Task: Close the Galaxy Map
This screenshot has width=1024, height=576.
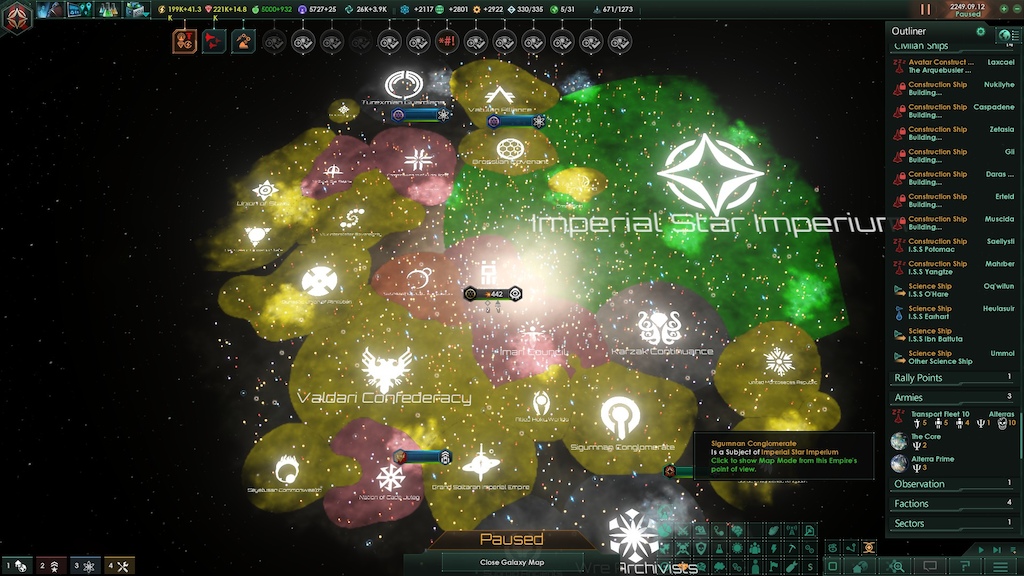Action: [511, 562]
